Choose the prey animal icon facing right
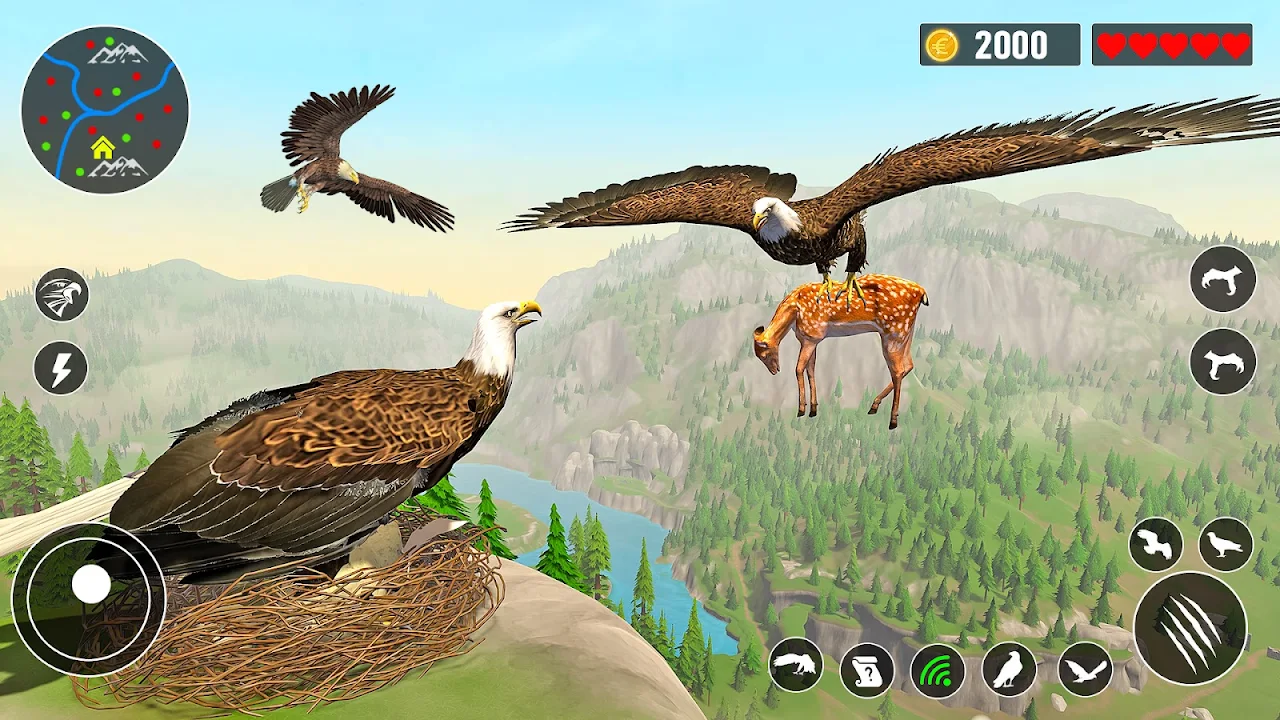1280x720 pixels. click(1223, 278)
